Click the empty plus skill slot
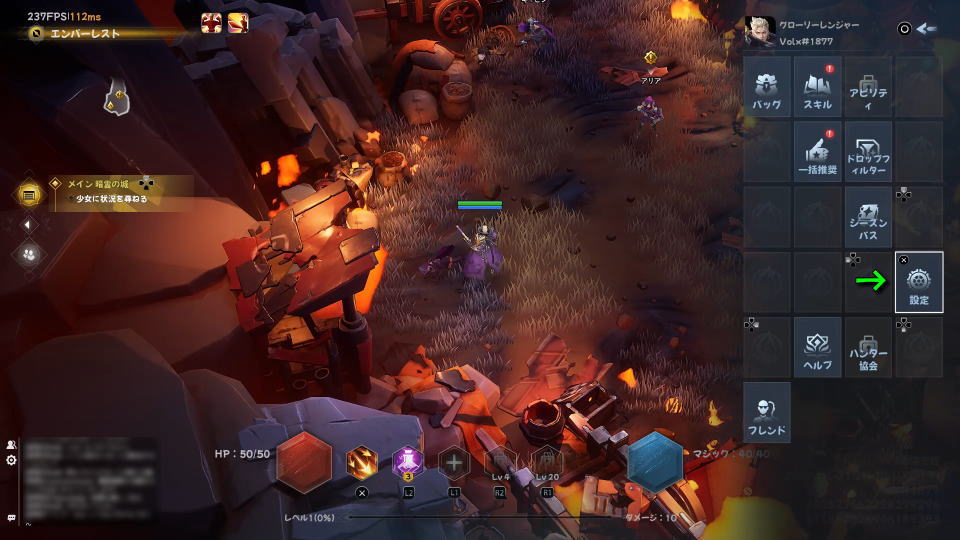The image size is (960, 540). coord(454,462)
